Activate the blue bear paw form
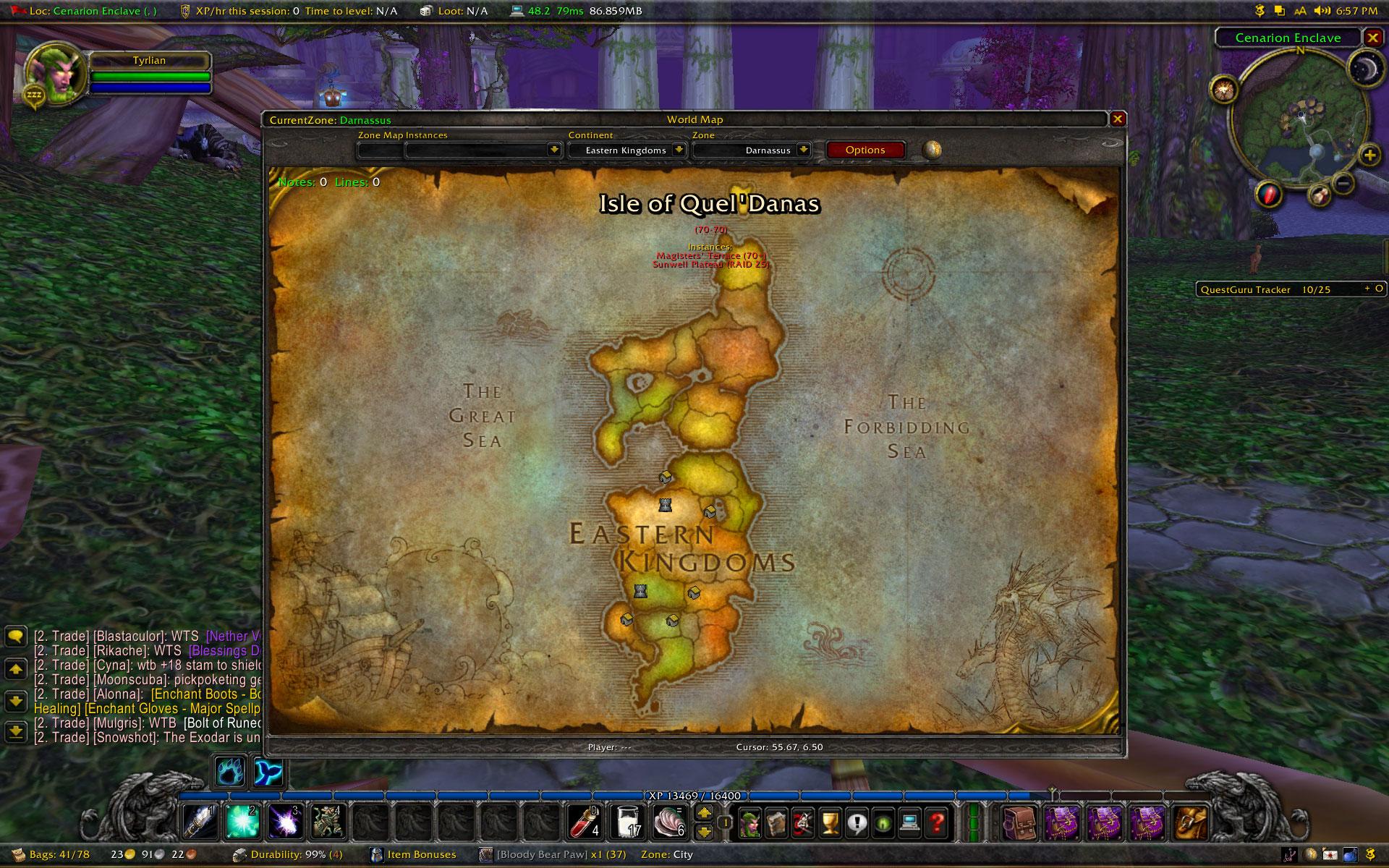The height and width of the screenshot is (868, 1389). 230,772
